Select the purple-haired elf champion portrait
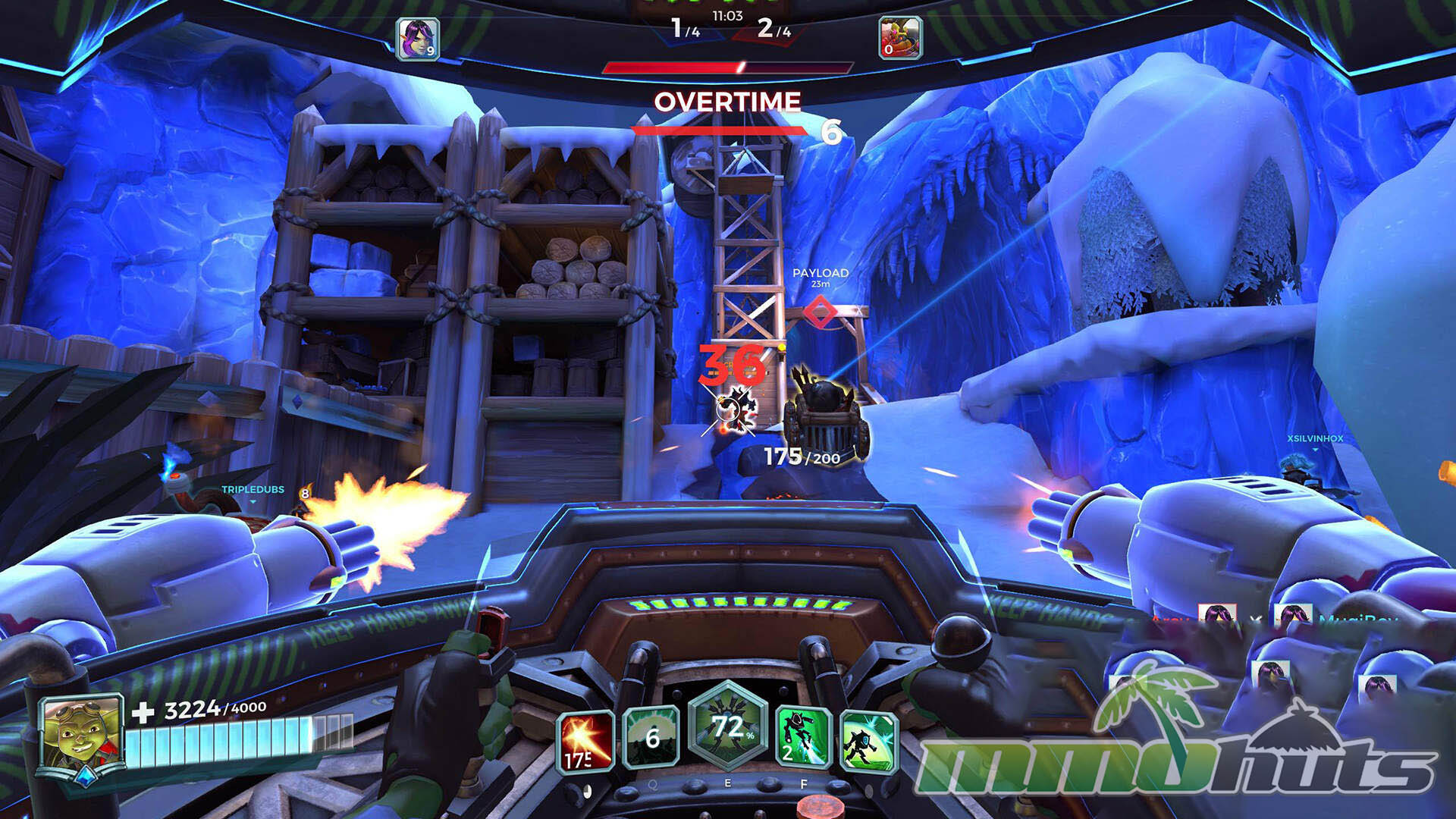1456x819 pixels. point(418,39)
